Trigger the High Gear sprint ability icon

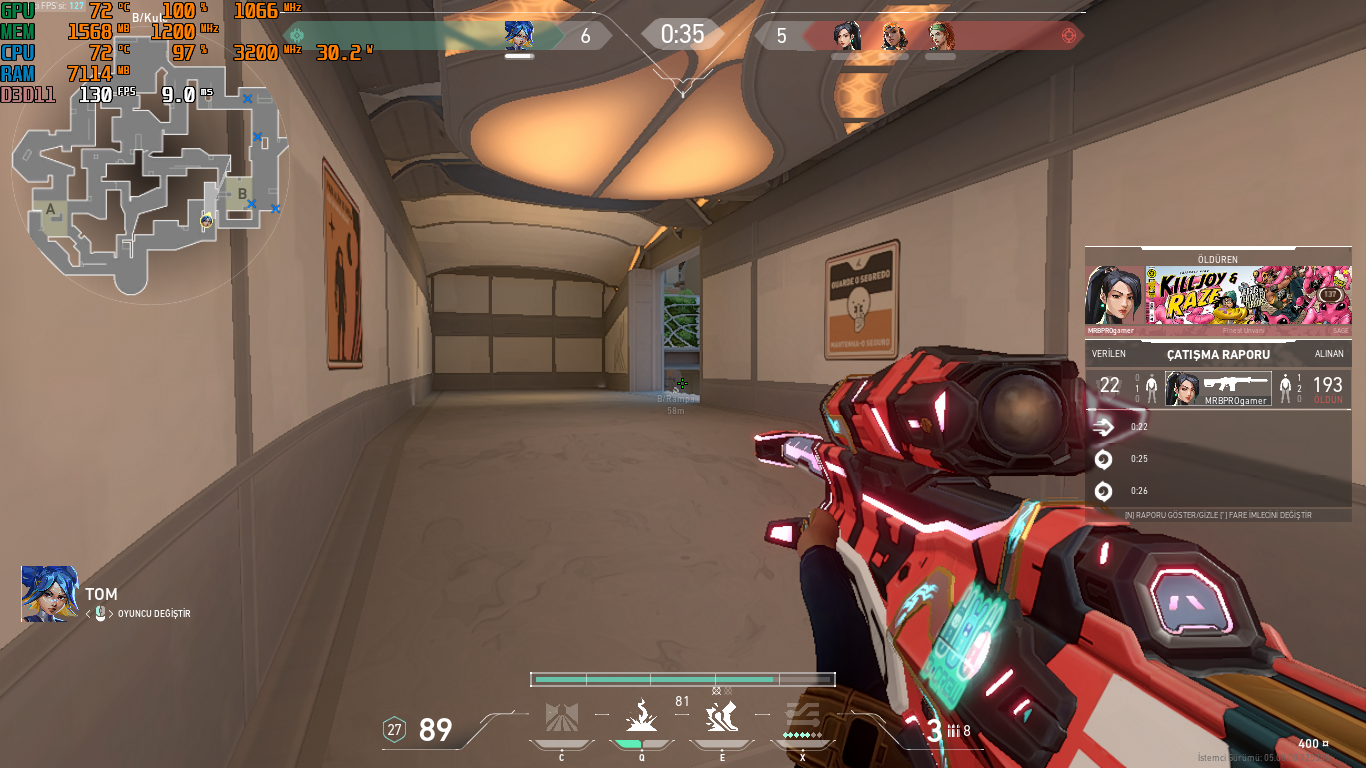[721, 718]
